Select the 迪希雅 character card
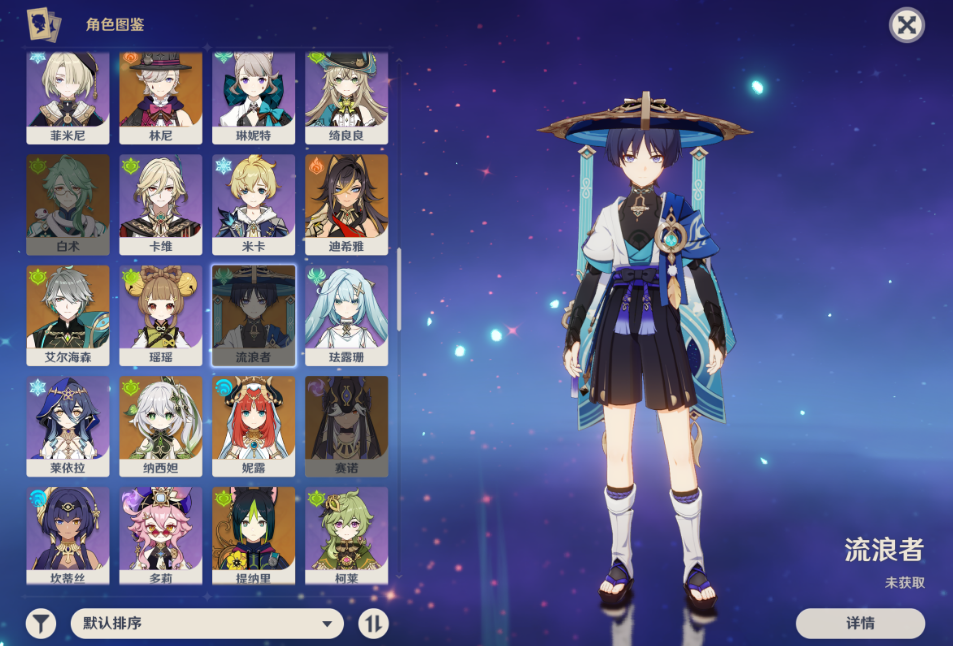Viewport: 953px width, 646px height. pyautogui.click(x=346, y=204)
